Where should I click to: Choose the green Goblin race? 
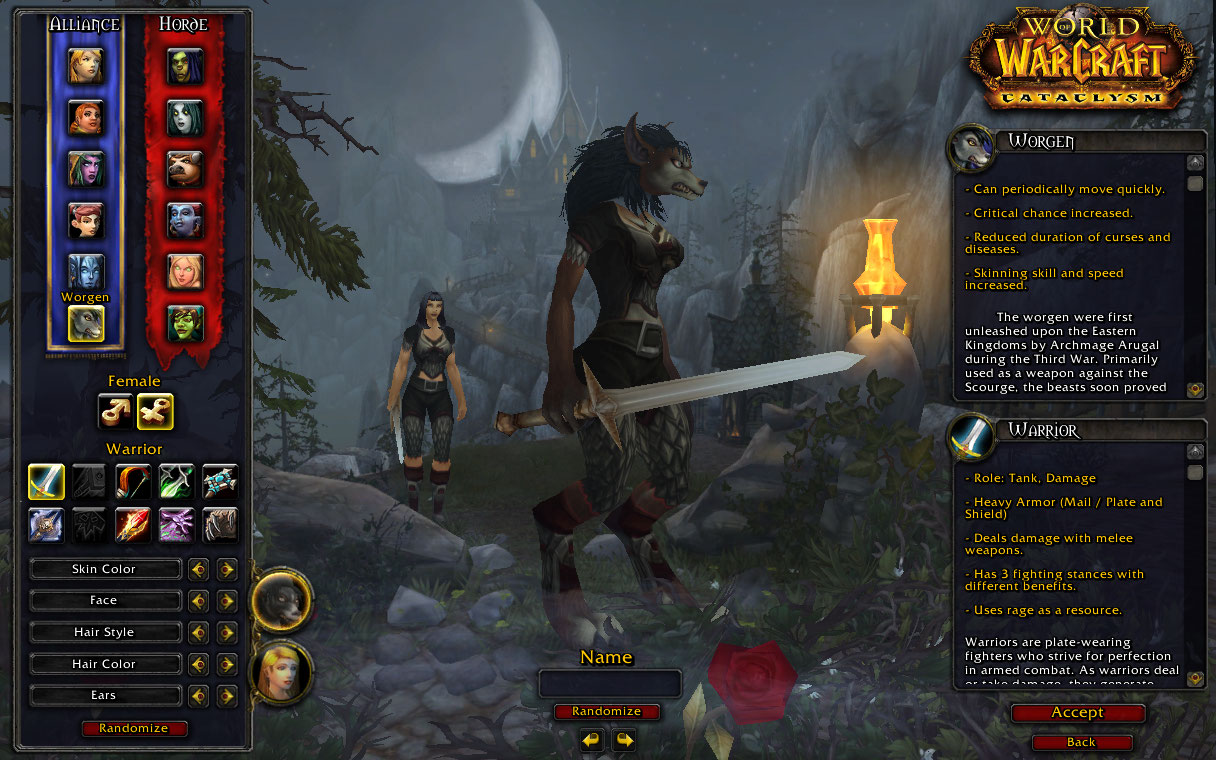pyautogui.click(x=185, y=323)
